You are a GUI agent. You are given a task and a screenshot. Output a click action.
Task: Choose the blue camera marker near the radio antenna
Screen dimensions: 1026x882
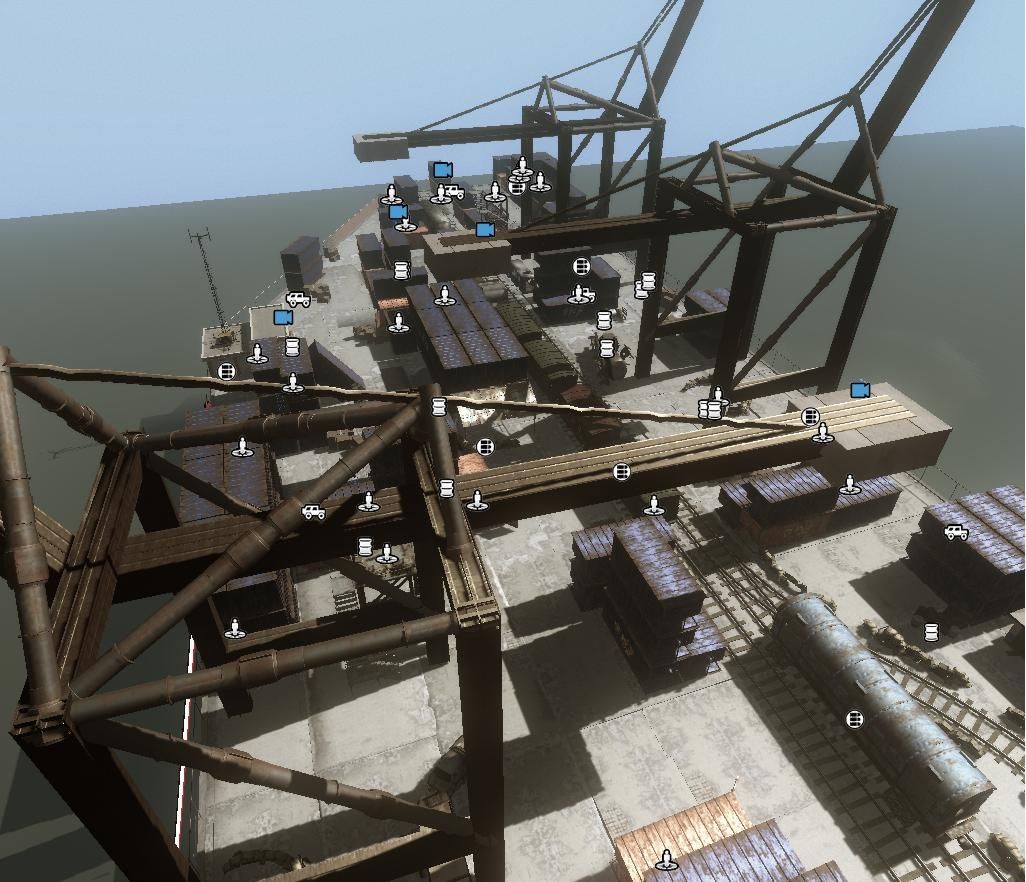pos(283,317)
